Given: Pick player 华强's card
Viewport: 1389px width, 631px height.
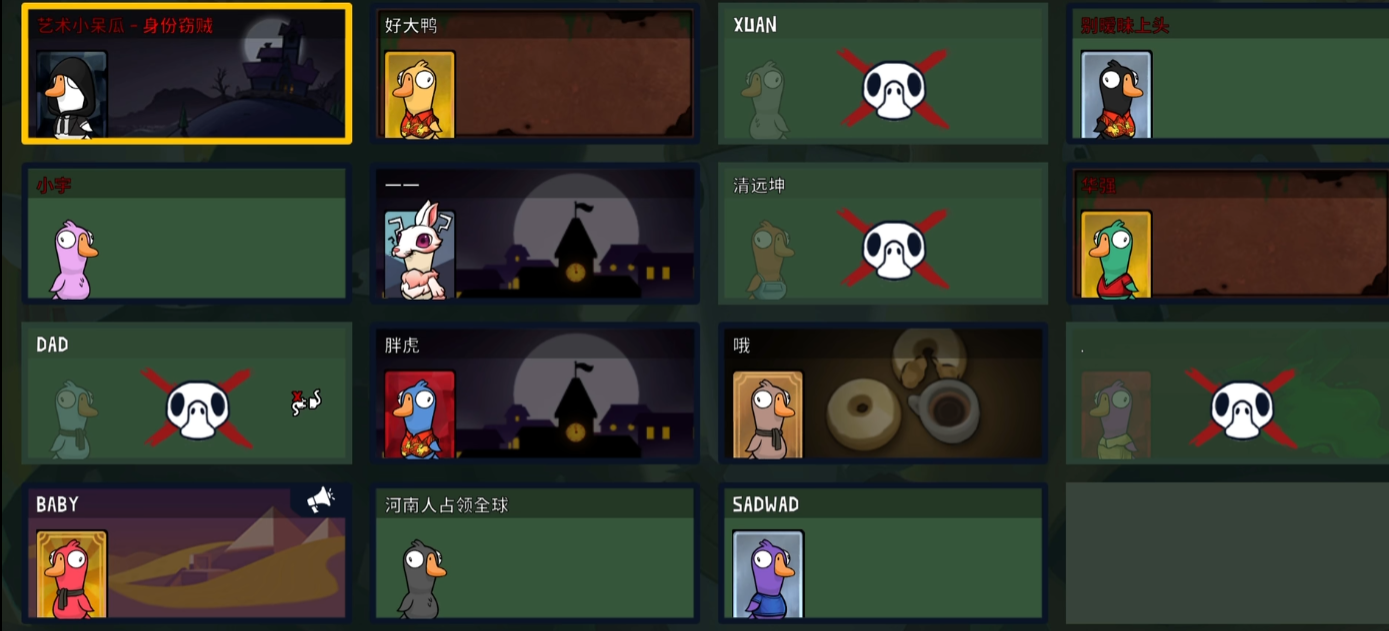Looking at the screenshot, I should point(1227,234).
